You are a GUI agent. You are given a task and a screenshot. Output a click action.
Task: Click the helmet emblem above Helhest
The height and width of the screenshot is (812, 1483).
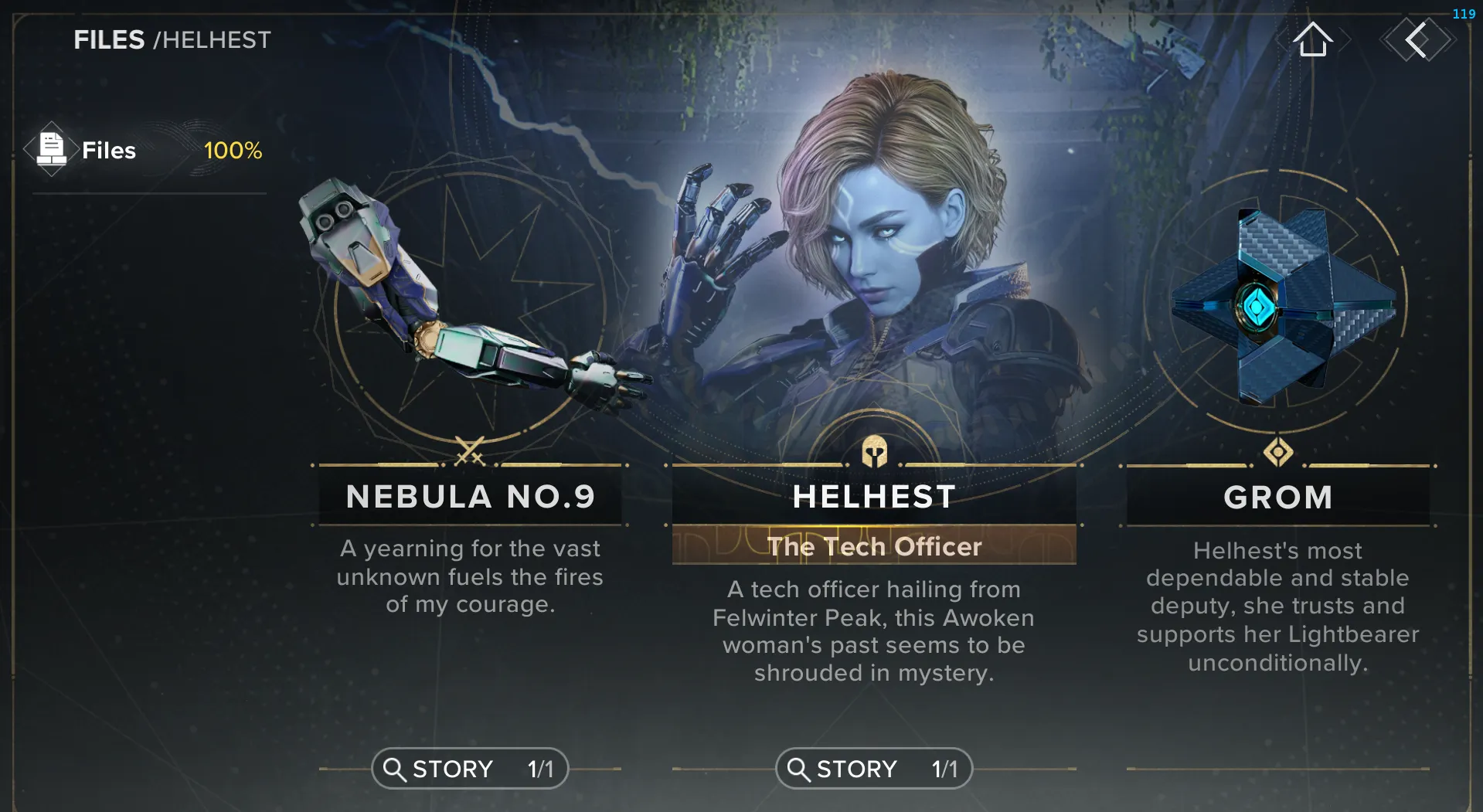click(x=873, y=452)
